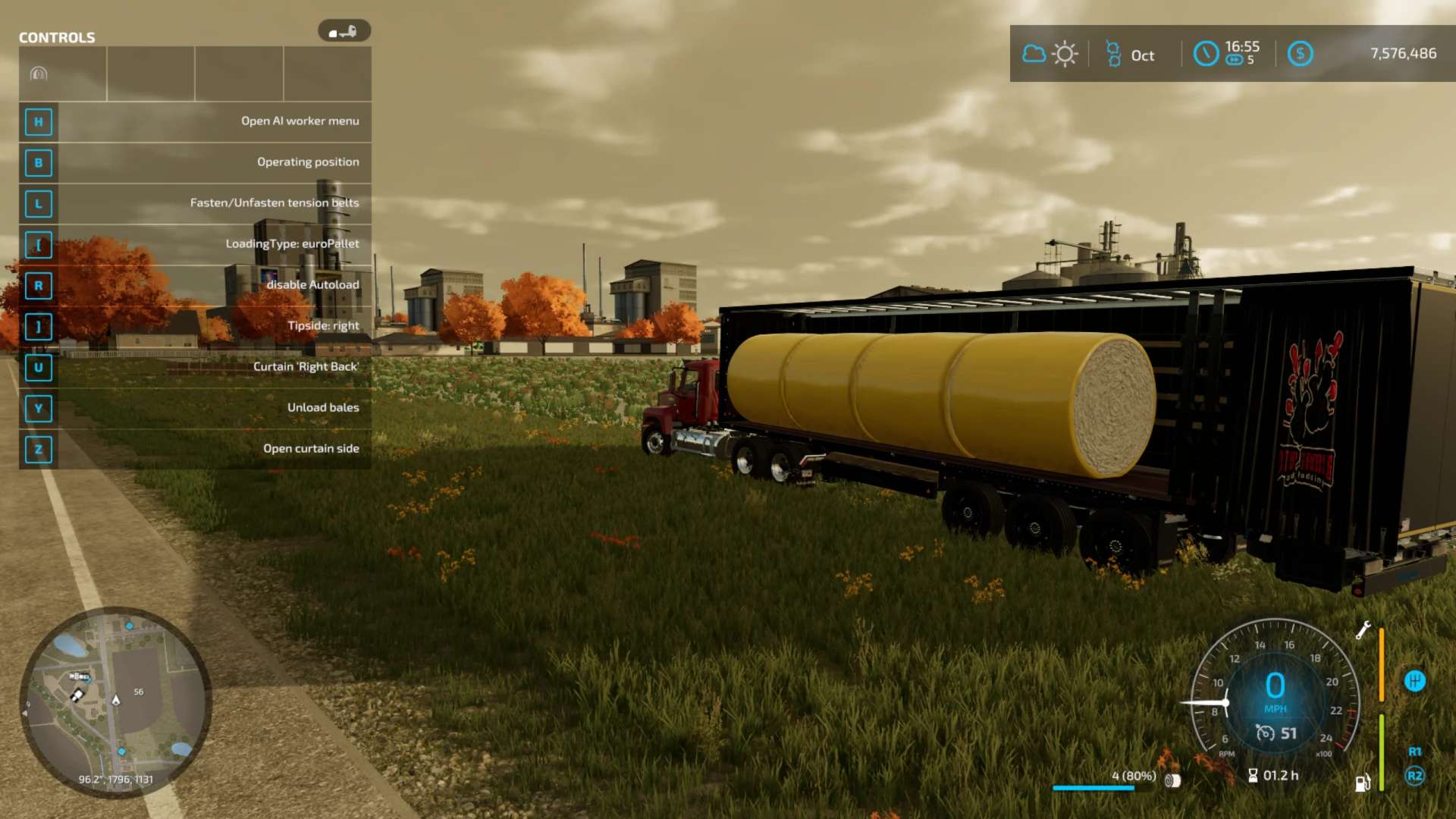1456x819 pixels.
Task: Select the bale fill level icon
Action: (1172, 780)
